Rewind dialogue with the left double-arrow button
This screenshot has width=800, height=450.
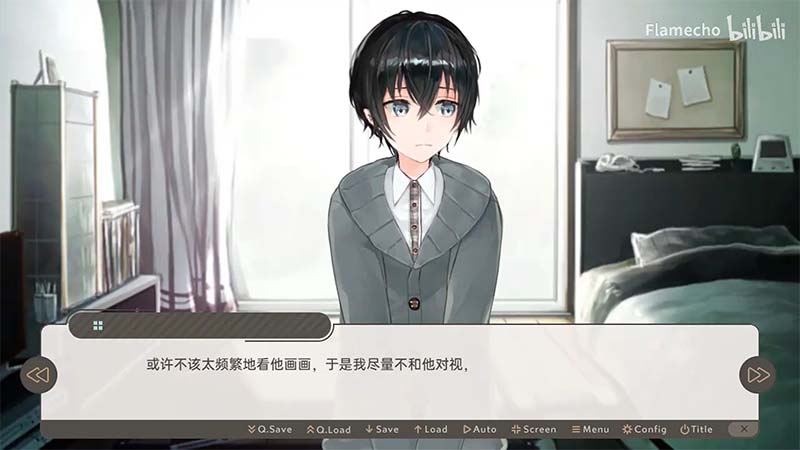click(x=38, y=375)
